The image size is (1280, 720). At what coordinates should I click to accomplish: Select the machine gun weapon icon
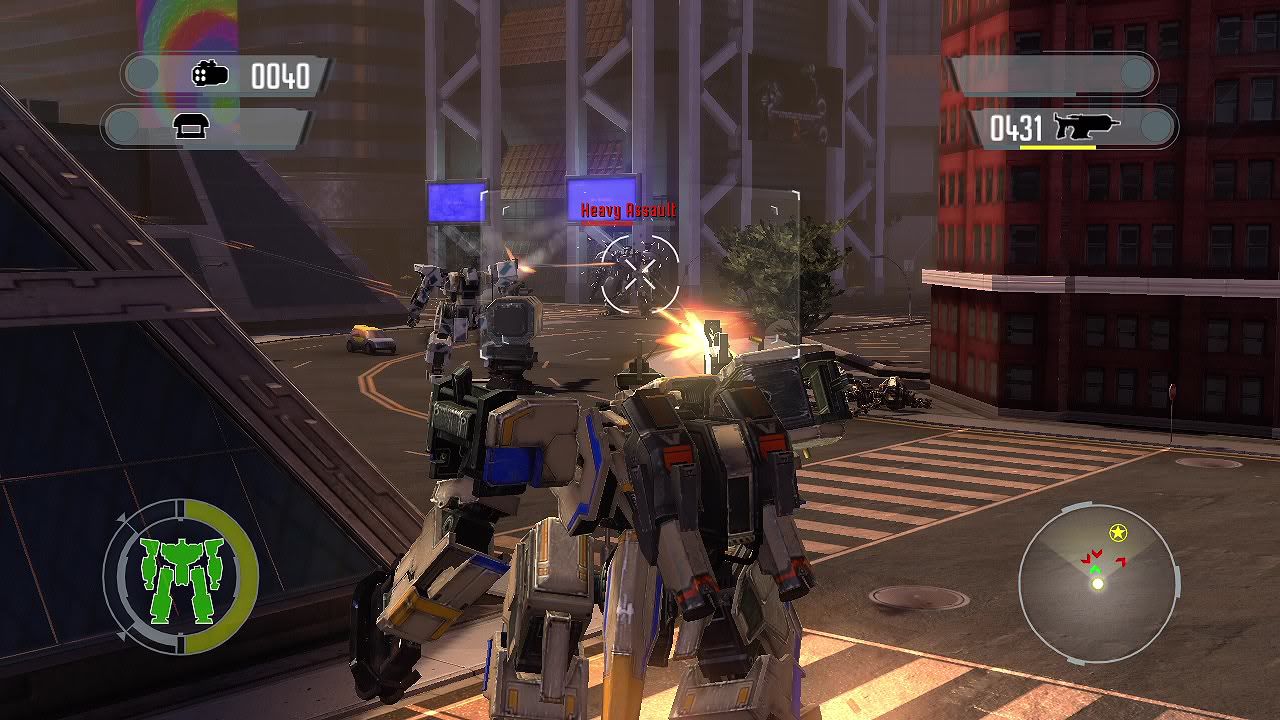pyautogui.click(x=1086, y=127)
